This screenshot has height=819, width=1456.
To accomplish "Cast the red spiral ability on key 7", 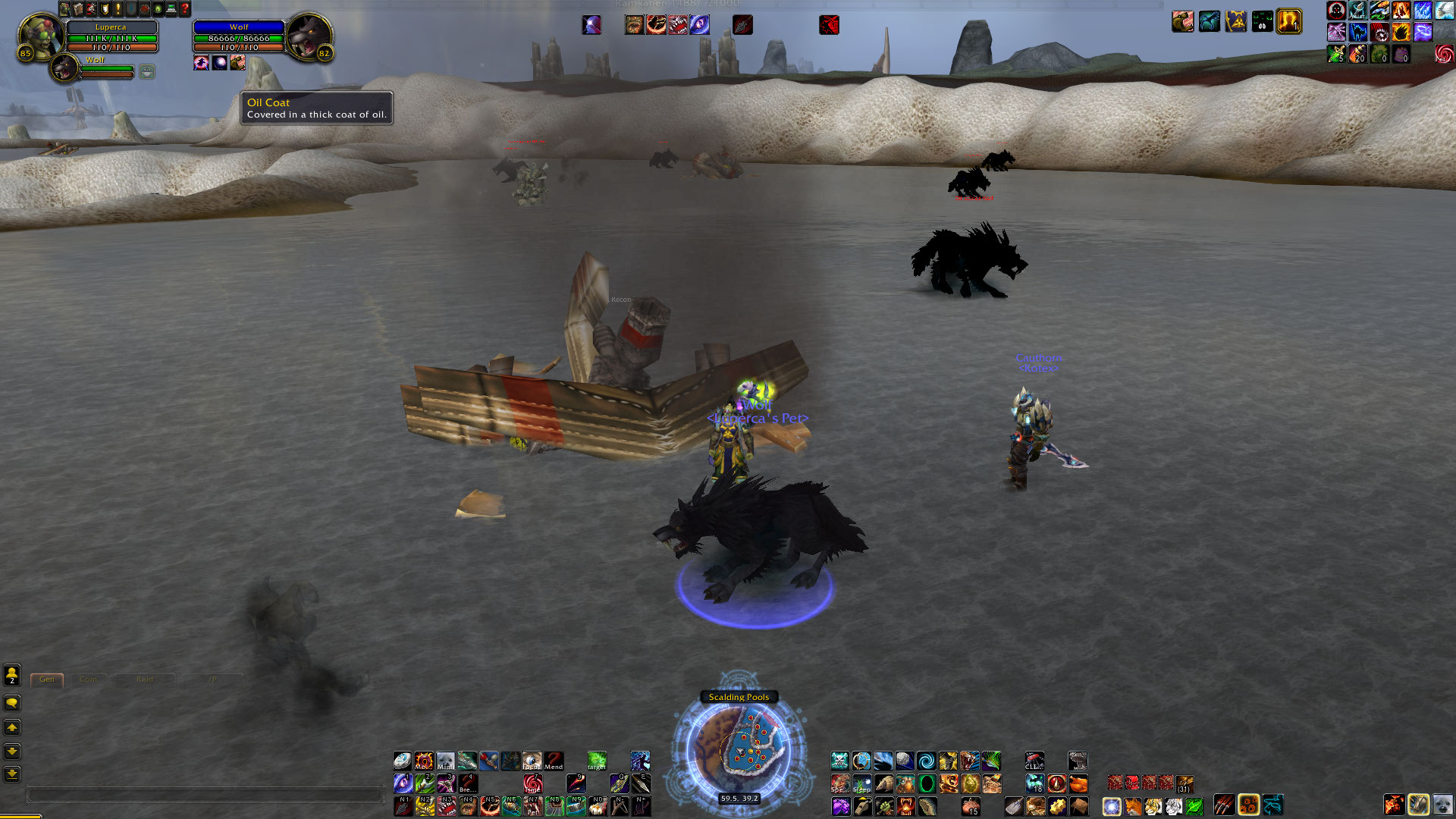I will 533,783.
